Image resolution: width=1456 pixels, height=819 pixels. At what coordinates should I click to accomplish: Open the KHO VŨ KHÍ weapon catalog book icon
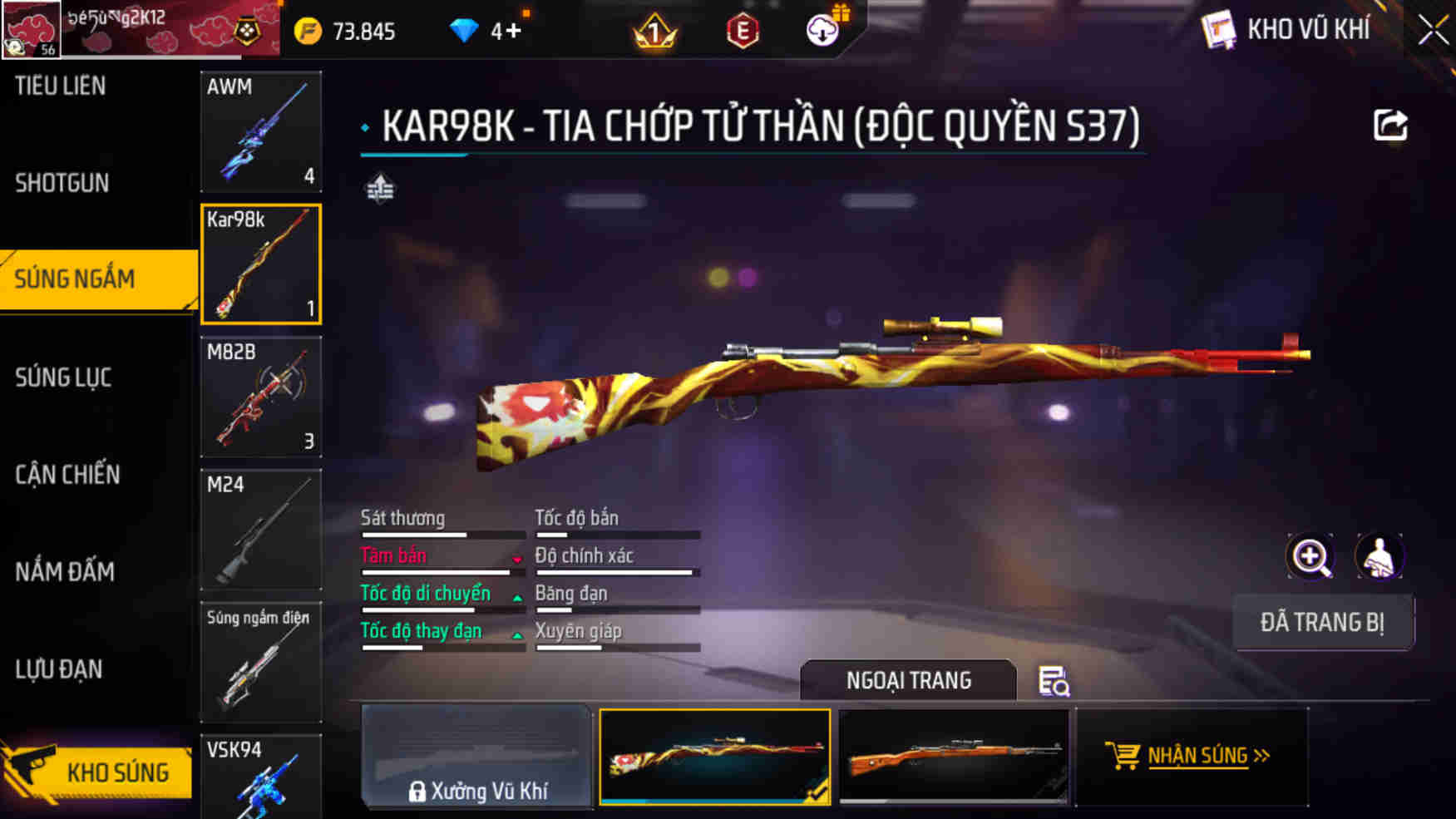(1219, 29)
